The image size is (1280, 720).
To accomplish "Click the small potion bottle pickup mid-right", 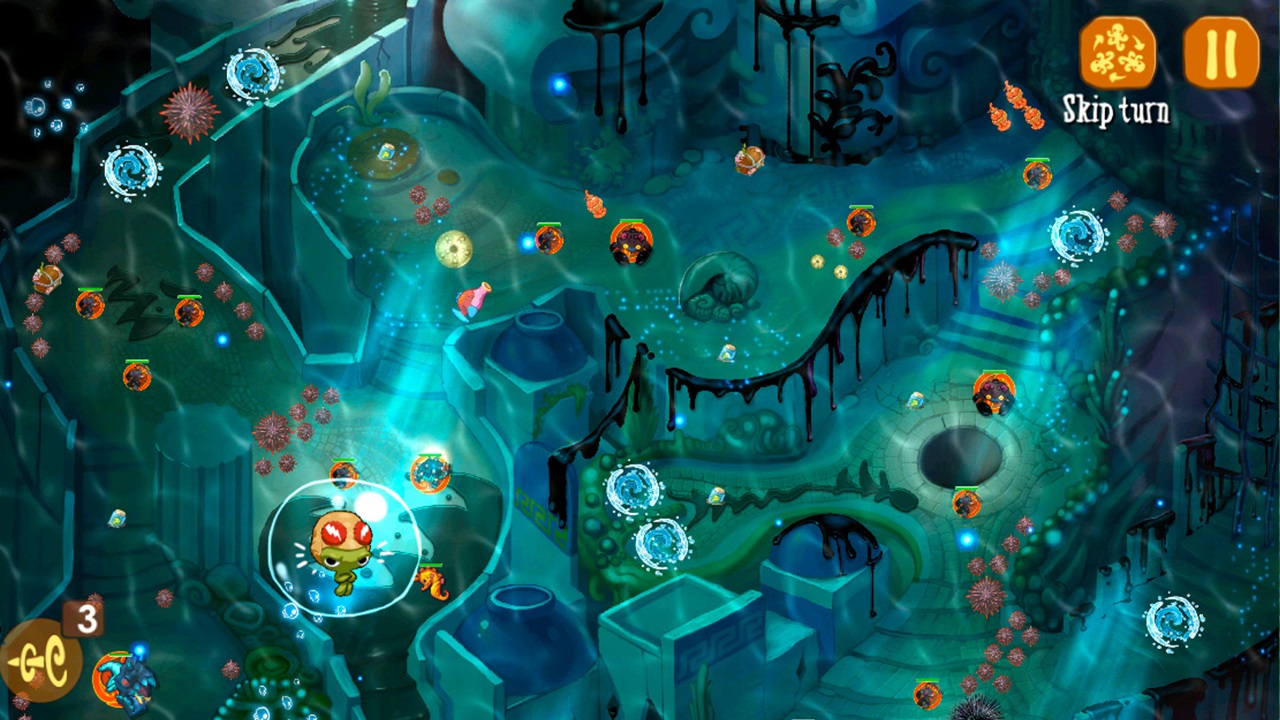I will point(915,401).
